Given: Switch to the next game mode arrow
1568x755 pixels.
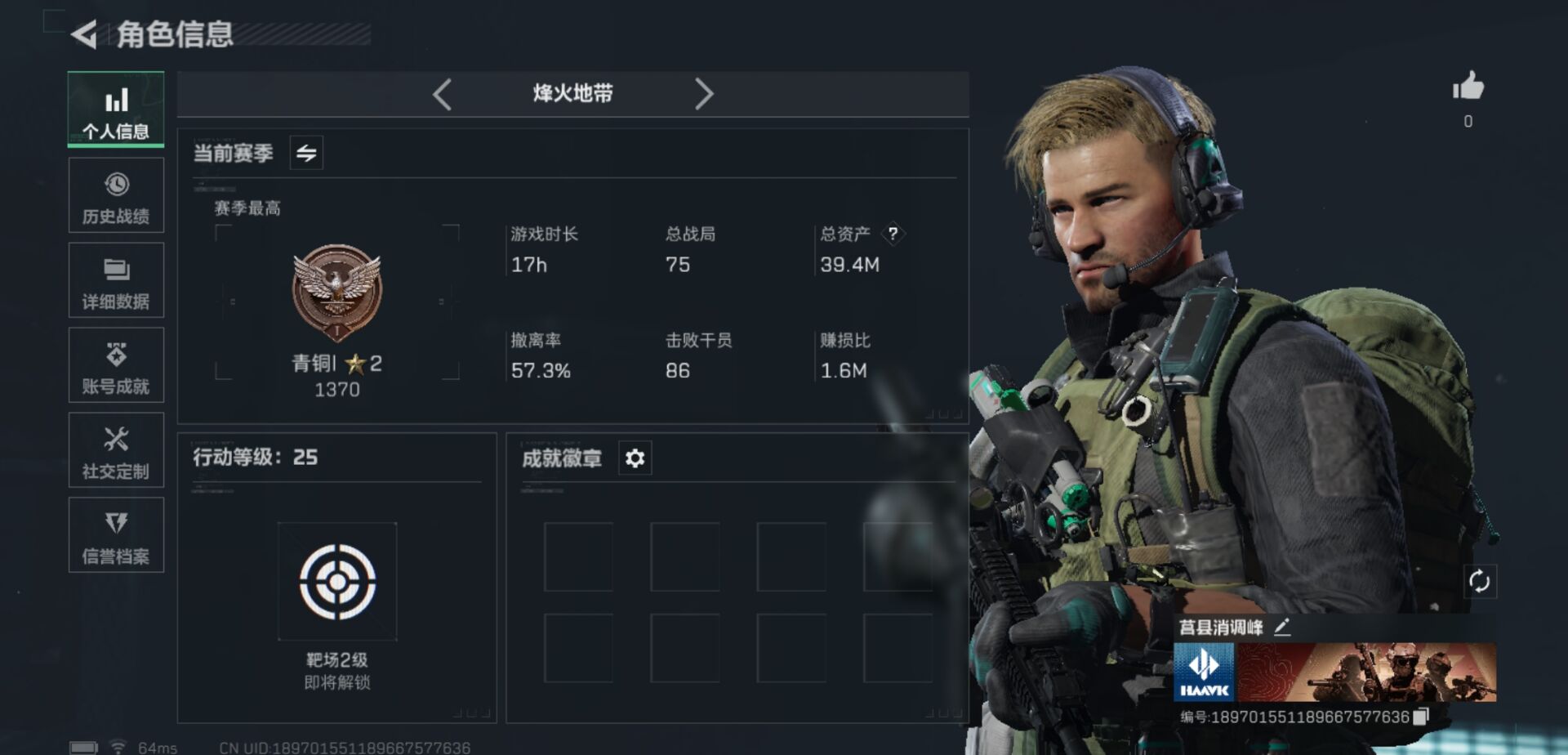Looking at the screenshot, I should [704, 94].
